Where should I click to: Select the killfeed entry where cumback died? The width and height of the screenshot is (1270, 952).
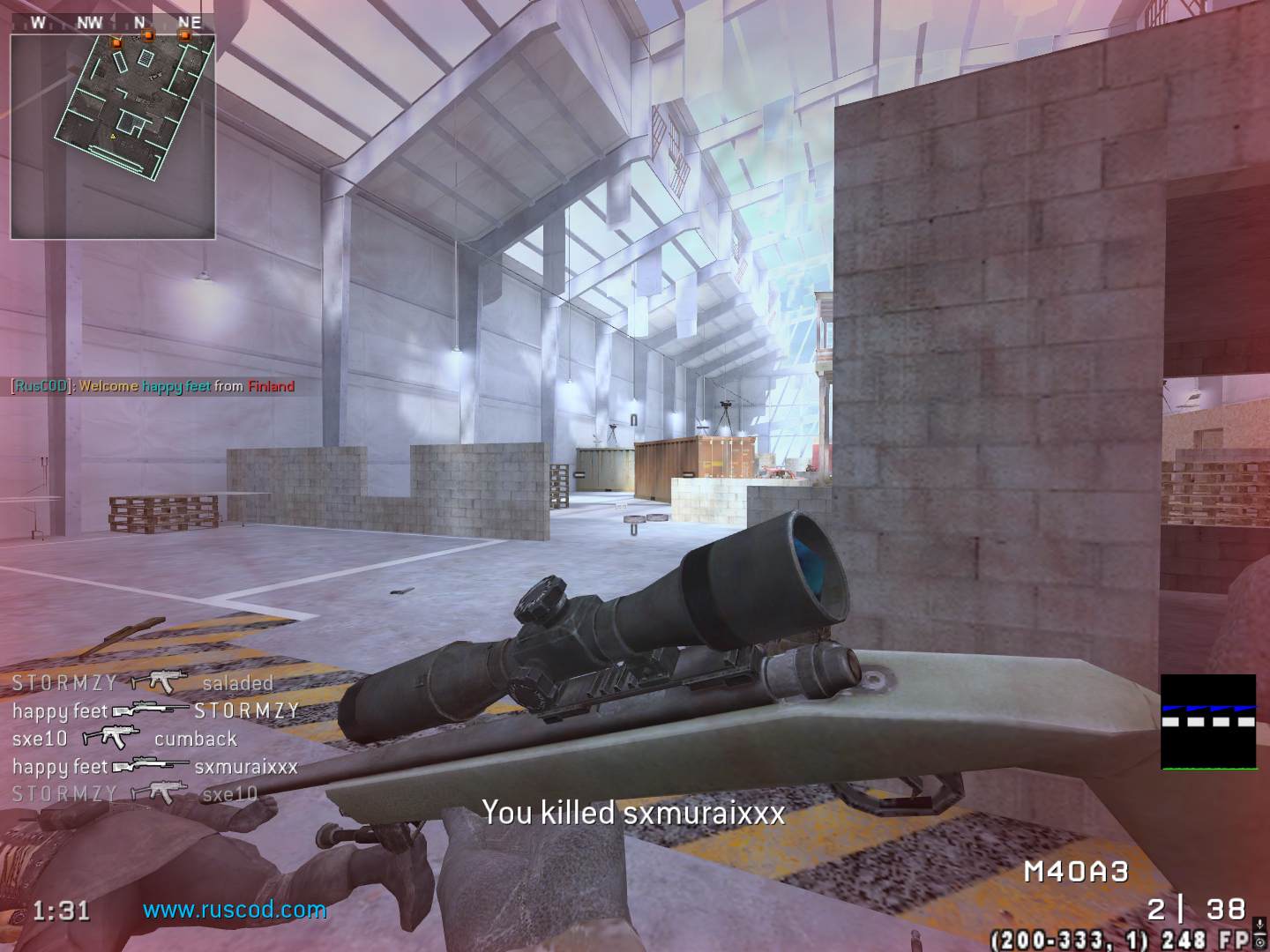[124, 739]
